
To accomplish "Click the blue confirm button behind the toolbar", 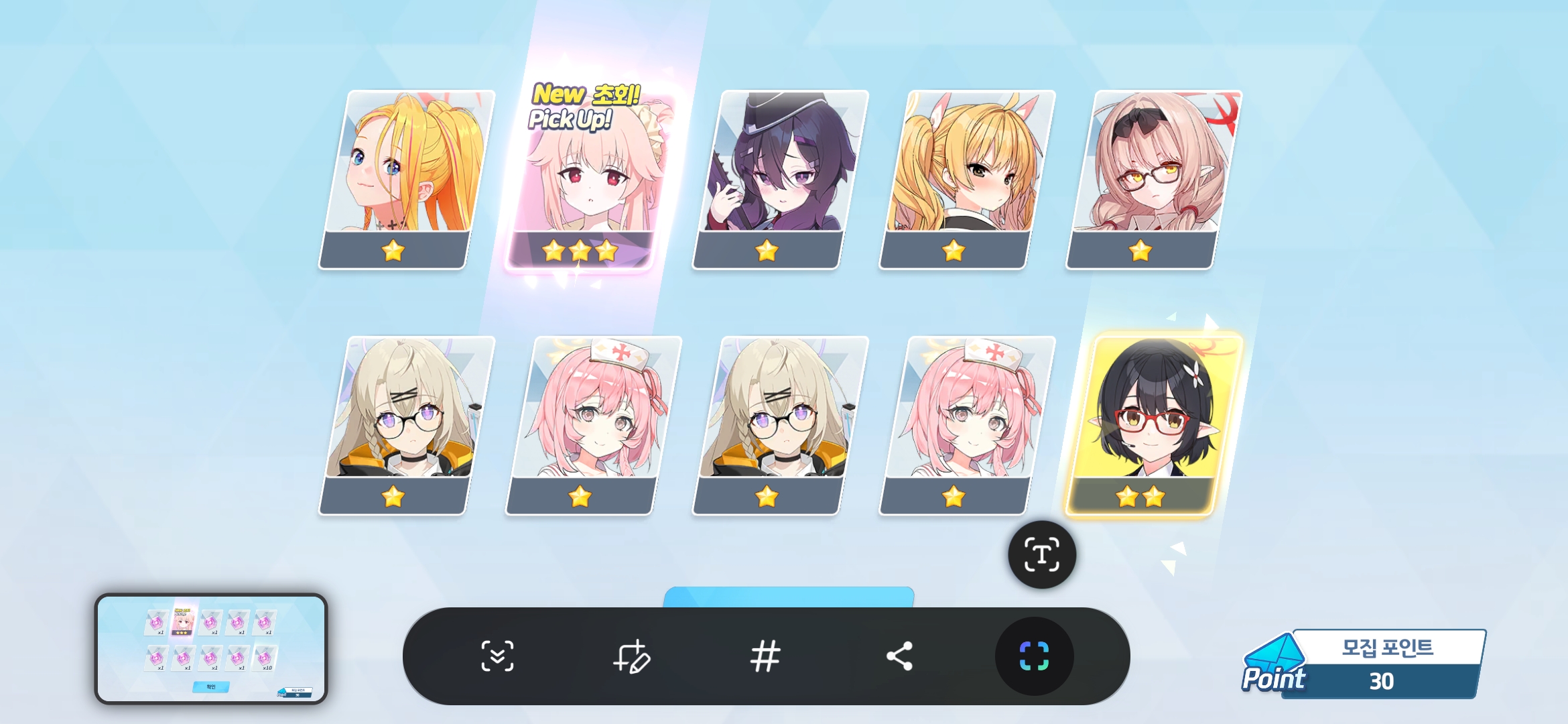I will point(788,597).
